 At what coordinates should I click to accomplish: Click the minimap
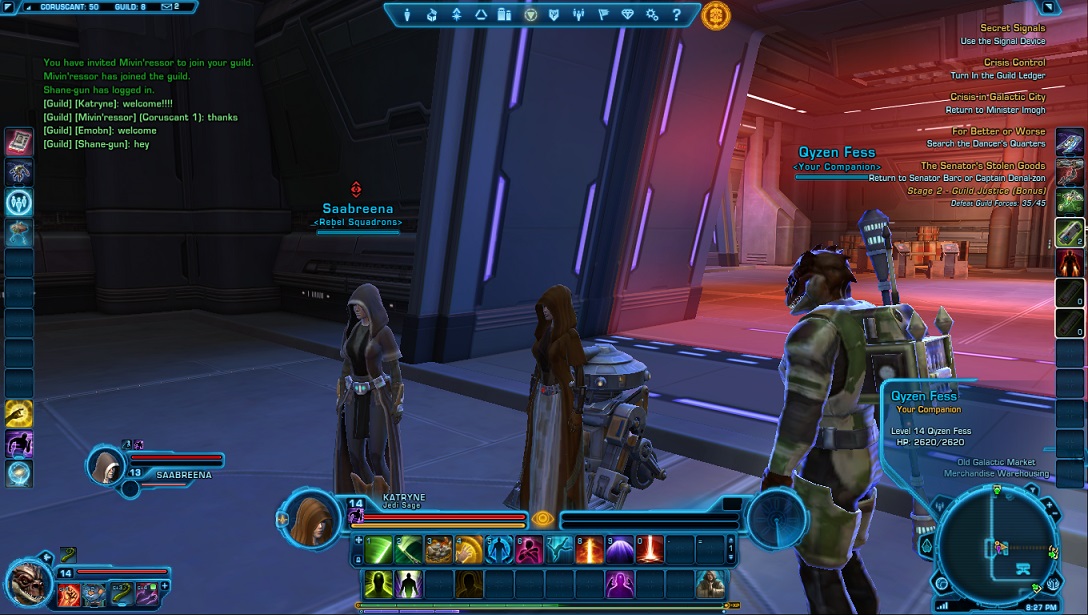tap(997, 545)
